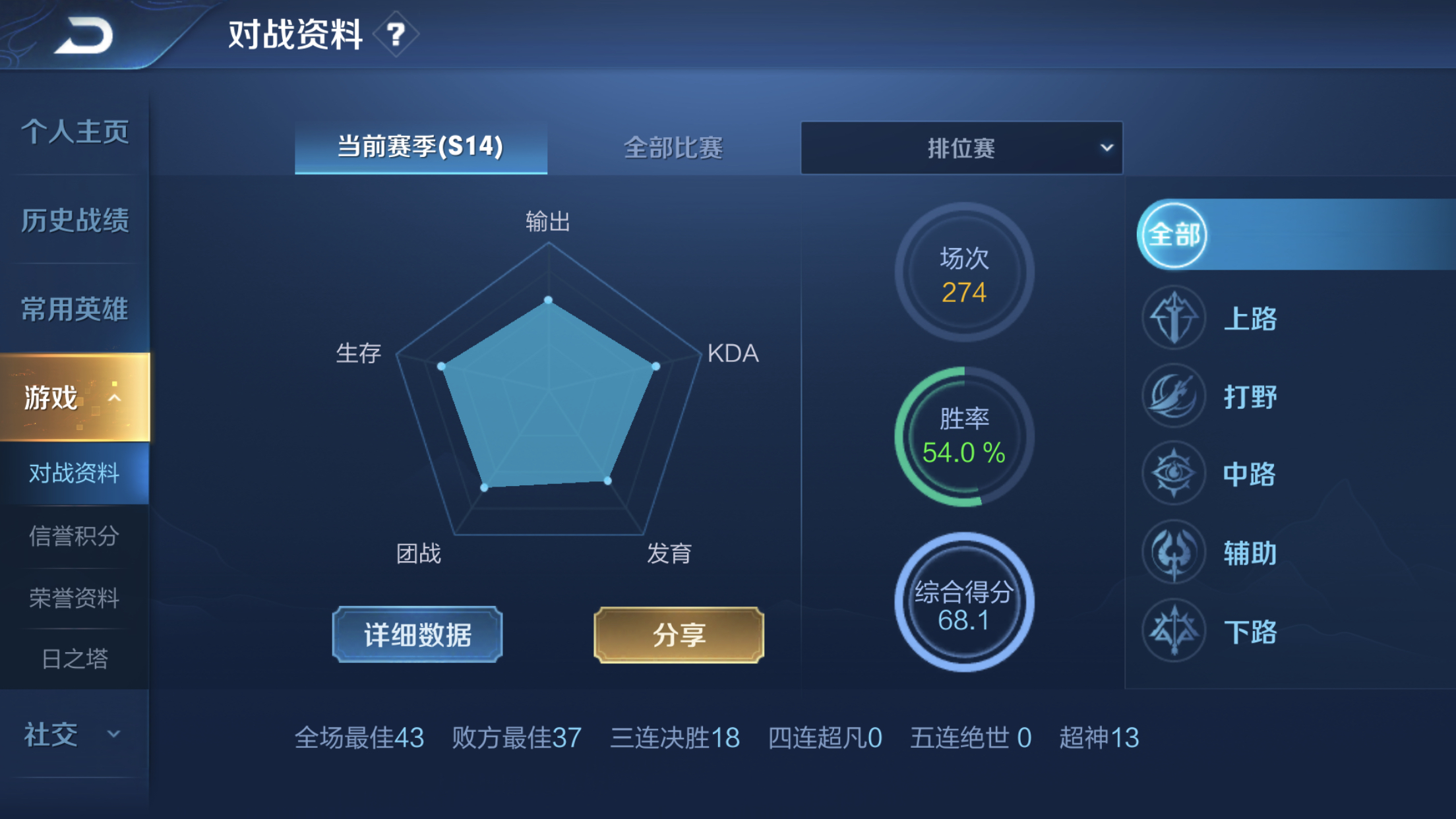Expand the 社交 sidebar section
Image resolution: width=1456 pixels, height=819 pixels.
click(x=73, y=733)
